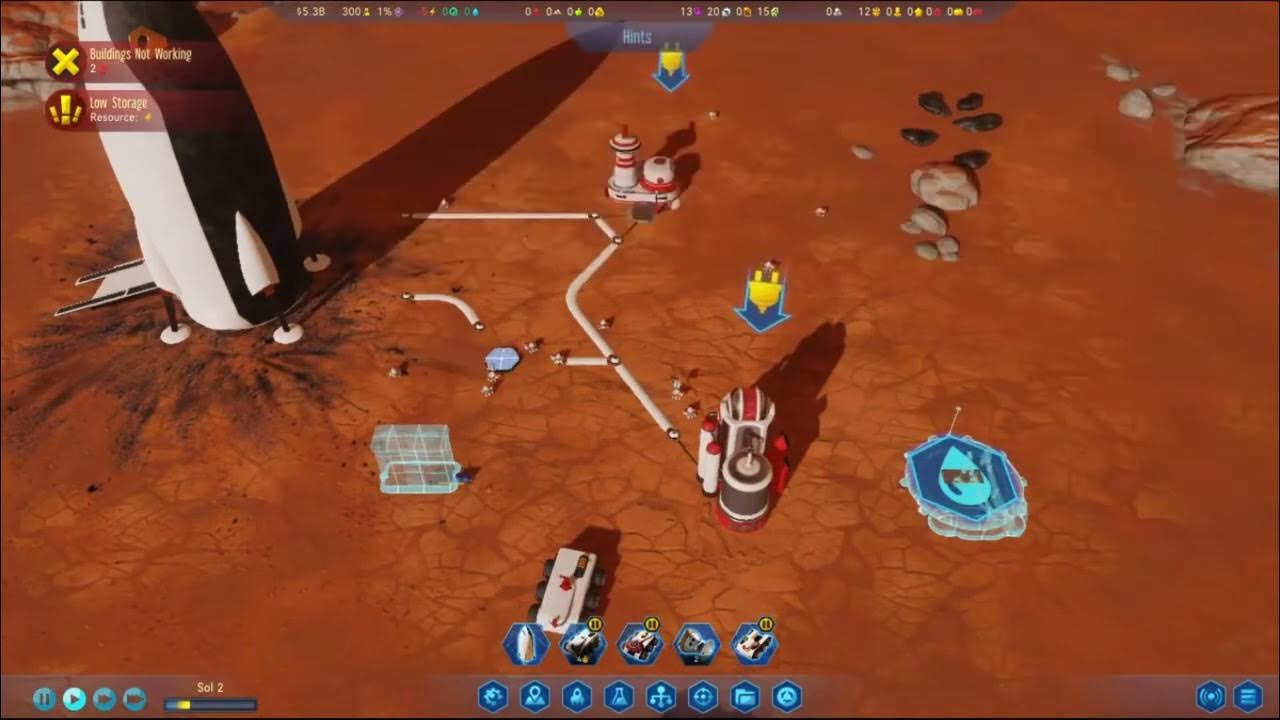Open the hierarchy tree icon
This screenshot has width=1280, height=720.
(661, 696)
